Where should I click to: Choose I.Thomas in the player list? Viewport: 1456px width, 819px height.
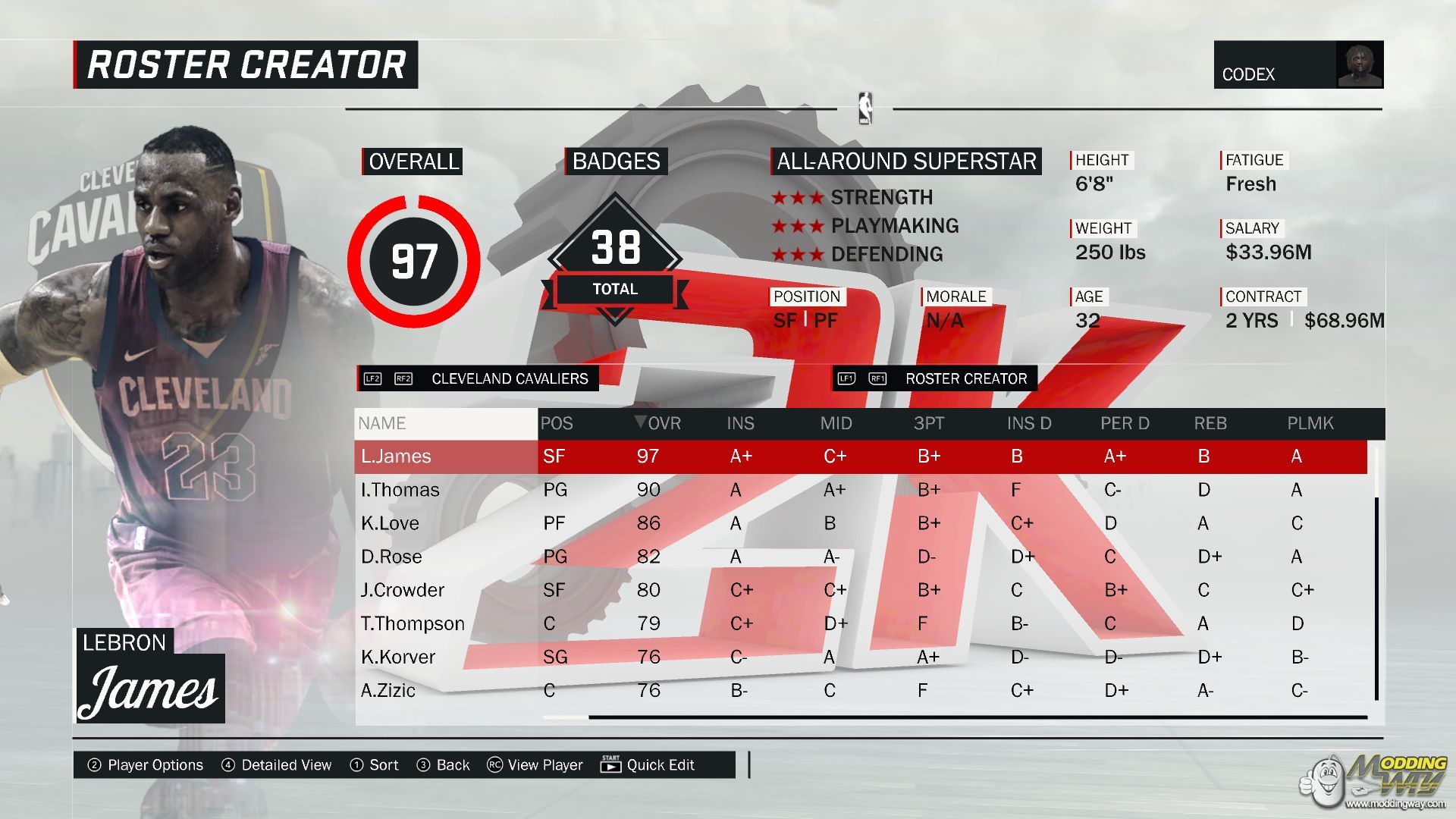(400, 490)
